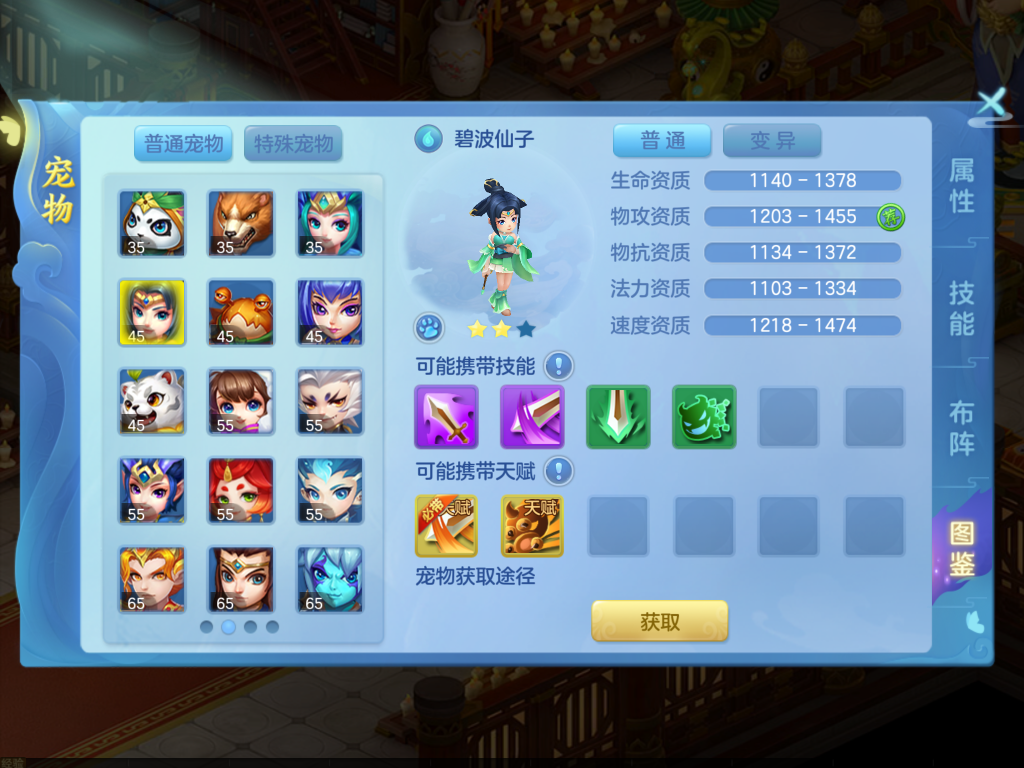
Task: Open the info hint beside 可能携带技能
Action: 559,366
